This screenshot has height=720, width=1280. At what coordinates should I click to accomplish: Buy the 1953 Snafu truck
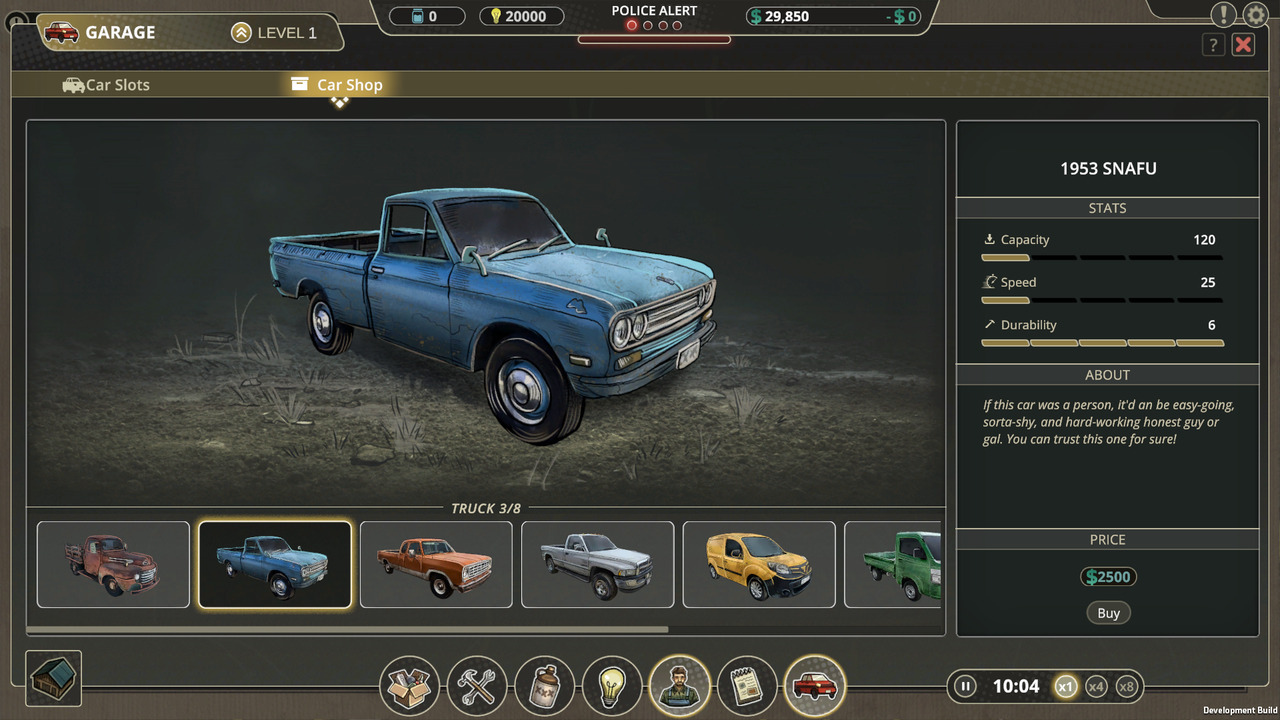click(1108, 613)
